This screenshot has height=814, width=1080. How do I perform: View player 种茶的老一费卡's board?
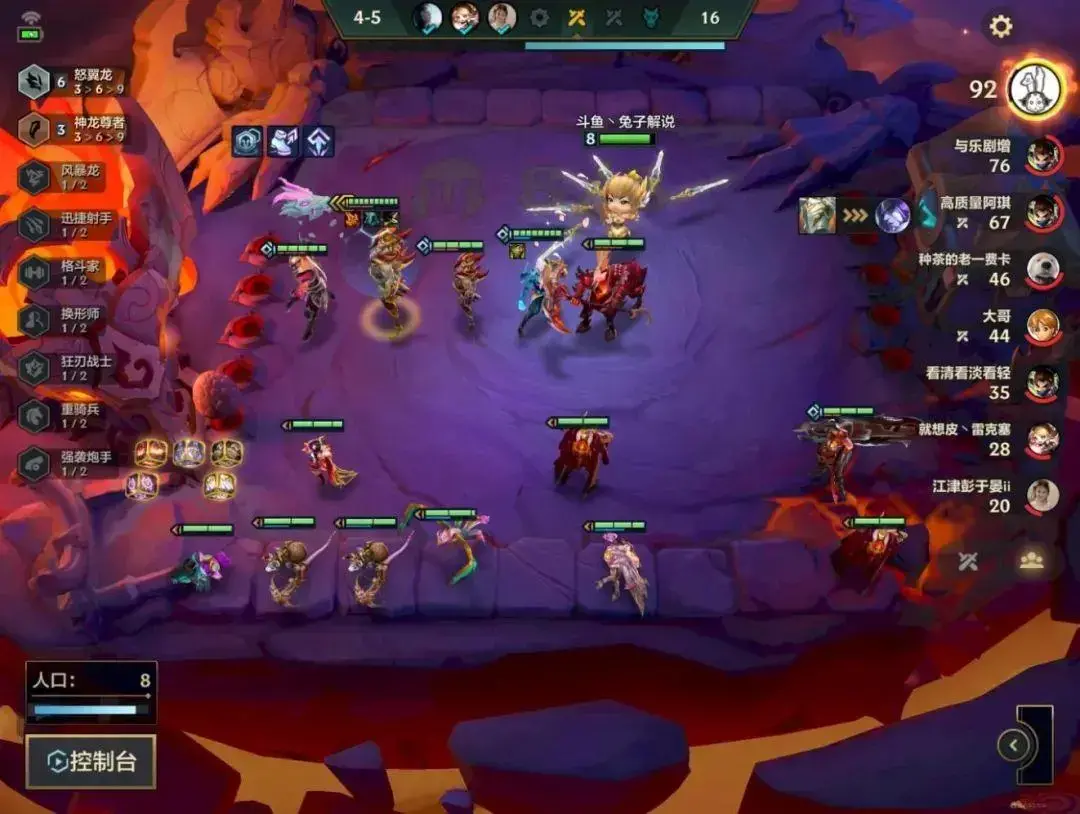pyautogui.click(x=1042, y=269)
